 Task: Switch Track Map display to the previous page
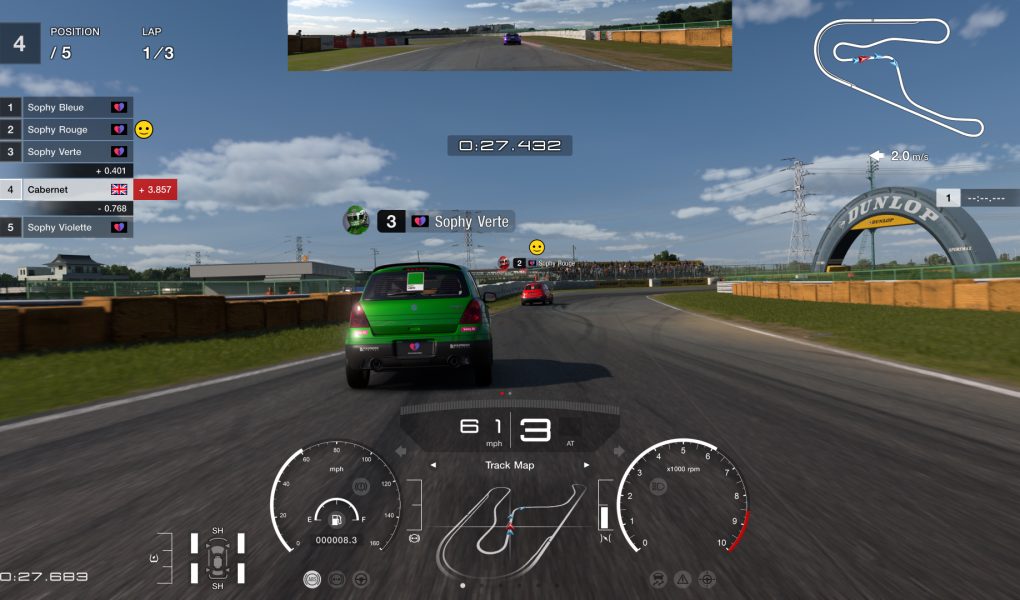433,465
